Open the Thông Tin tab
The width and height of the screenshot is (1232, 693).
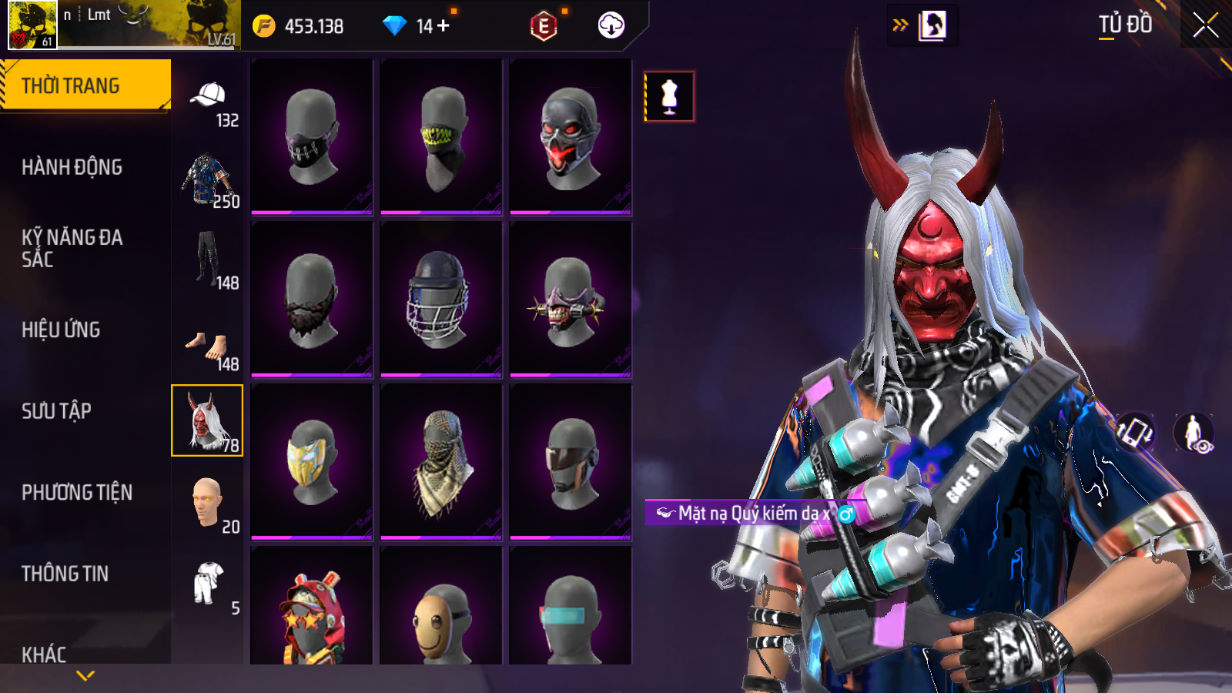[x=65, y=573]
